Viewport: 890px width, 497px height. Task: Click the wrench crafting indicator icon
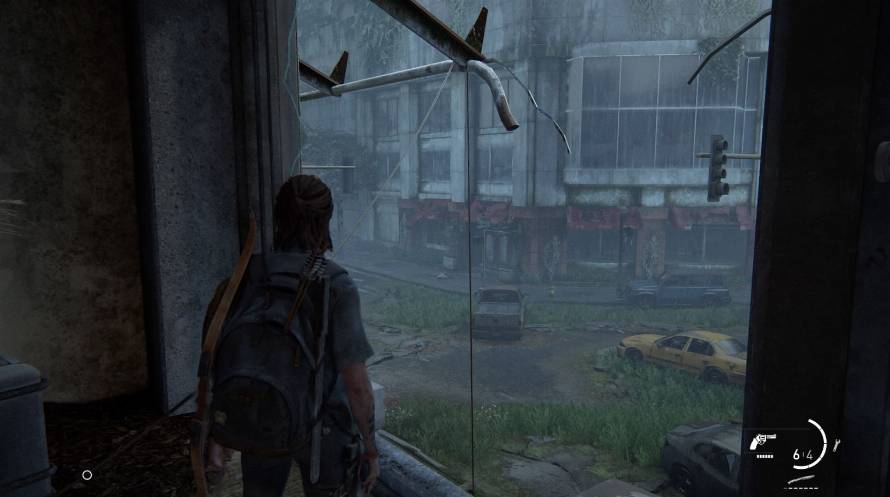(x=836, y=444)
